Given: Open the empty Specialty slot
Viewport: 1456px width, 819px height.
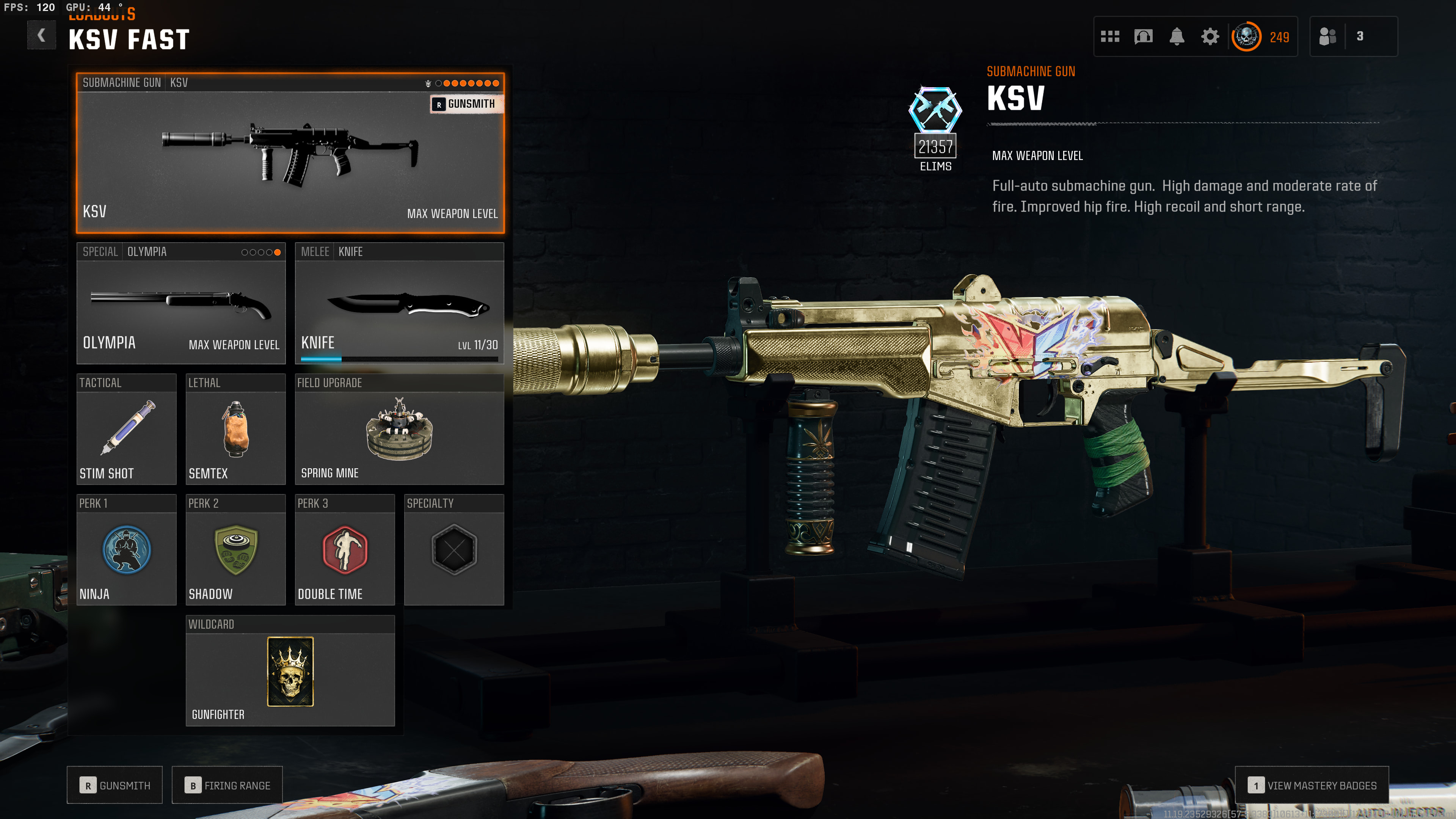Looking at the screenshot, I should 454,550.
